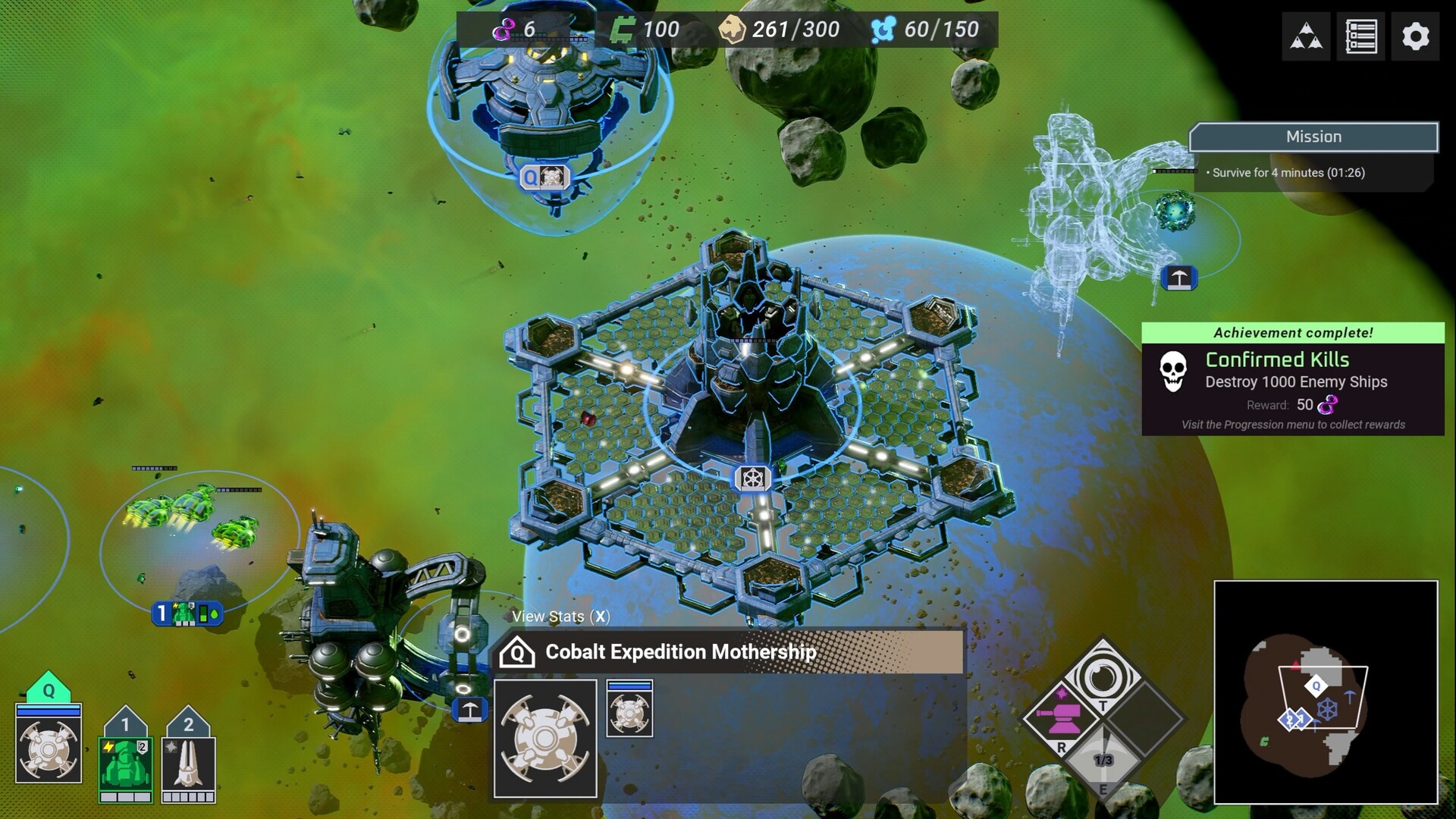Open stats via the View Stats label

pyautogui.click(x=560, y=617)
